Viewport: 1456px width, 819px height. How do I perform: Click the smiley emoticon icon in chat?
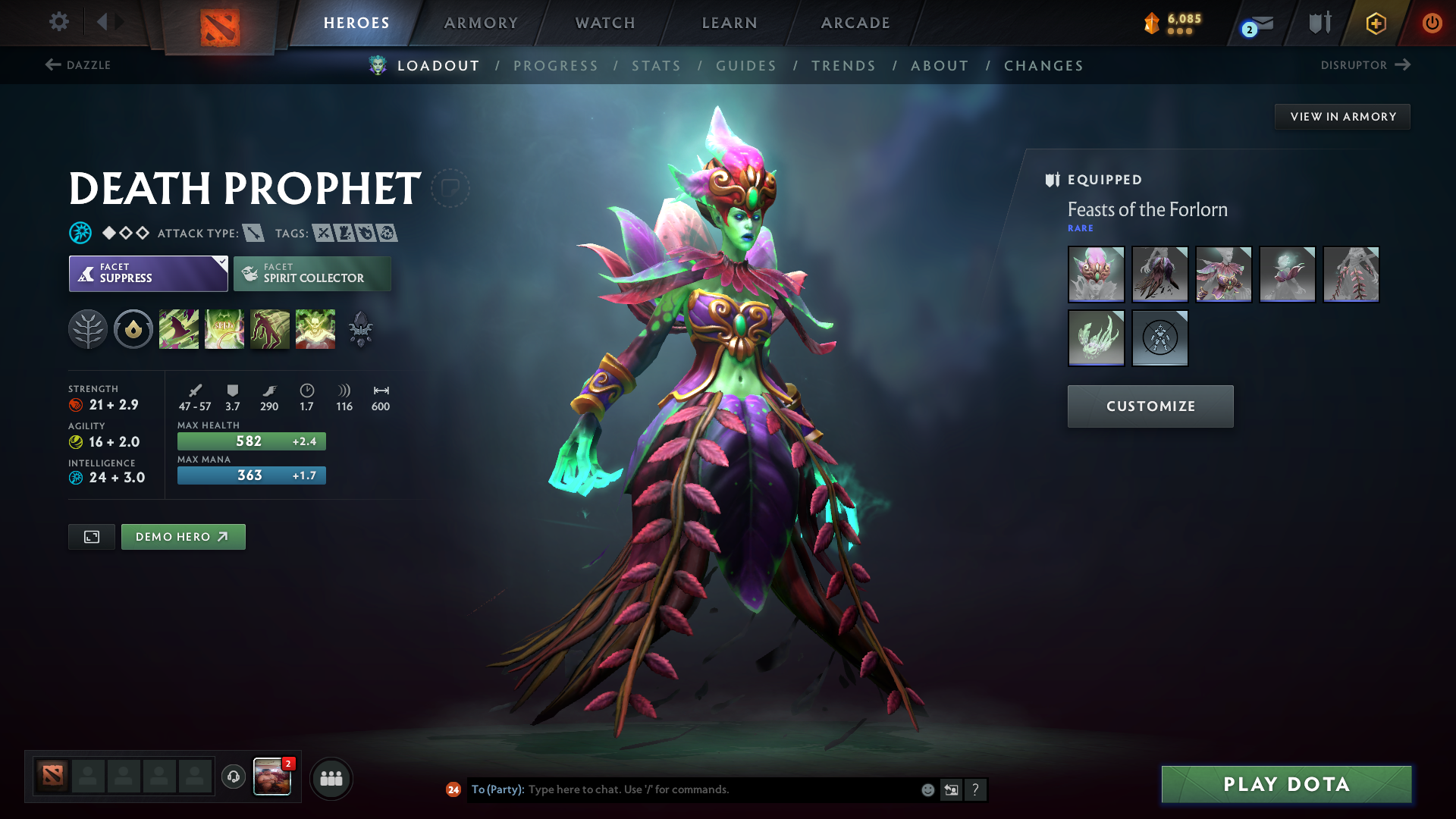(927, 789)
